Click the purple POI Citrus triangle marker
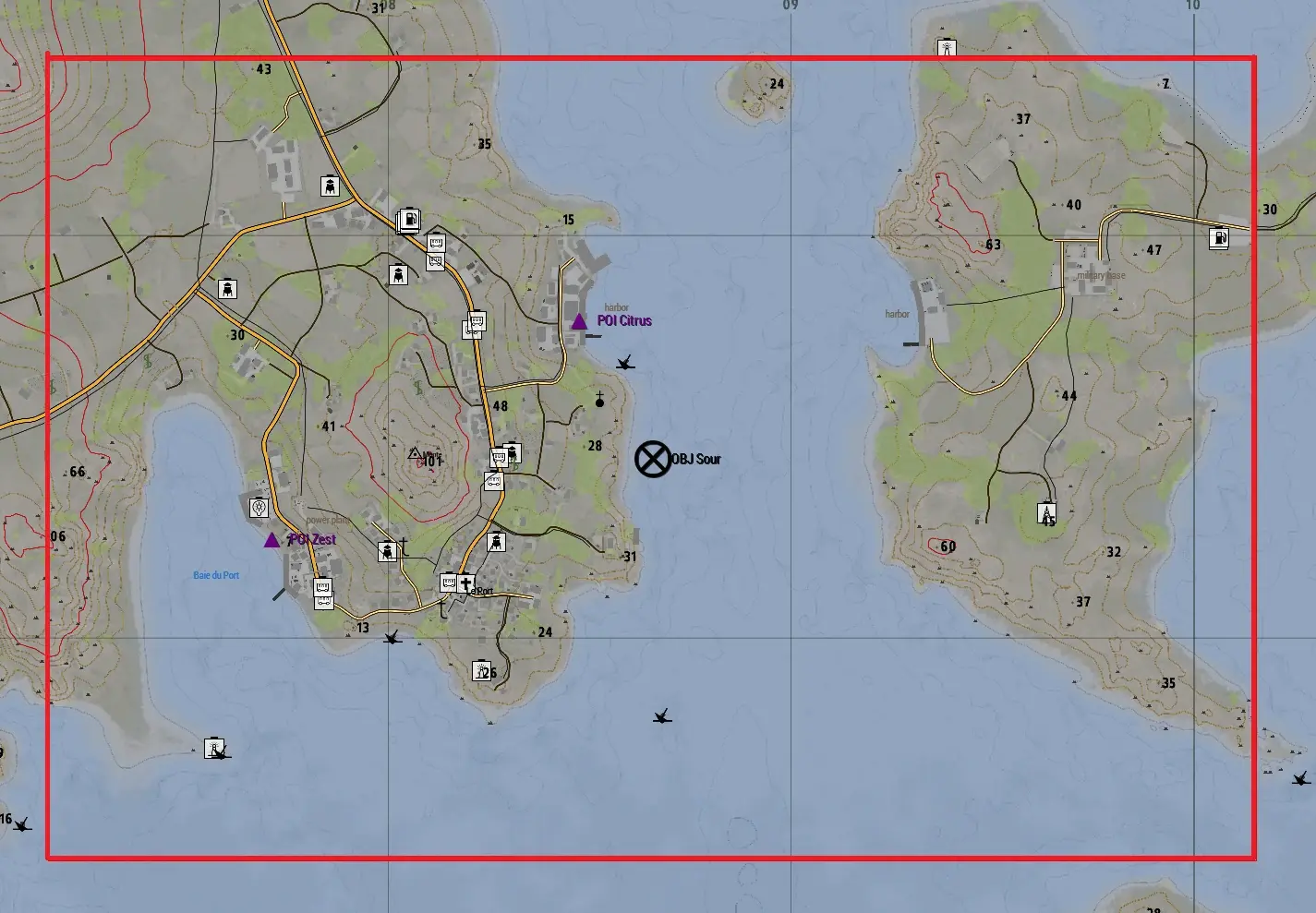Viewport: 1316px width, 913px height. coord(579,321)
